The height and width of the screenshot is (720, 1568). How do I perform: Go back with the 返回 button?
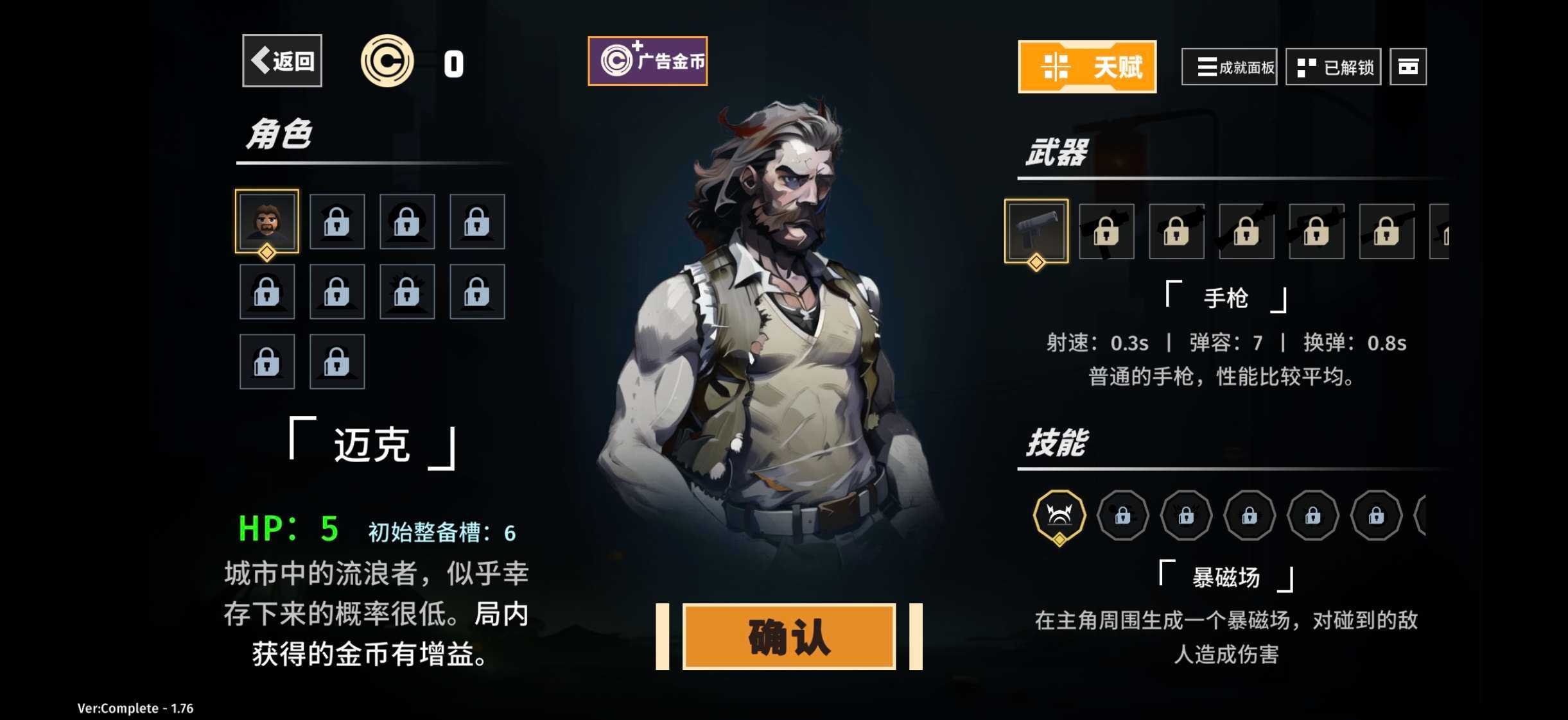tap(282, 61)
